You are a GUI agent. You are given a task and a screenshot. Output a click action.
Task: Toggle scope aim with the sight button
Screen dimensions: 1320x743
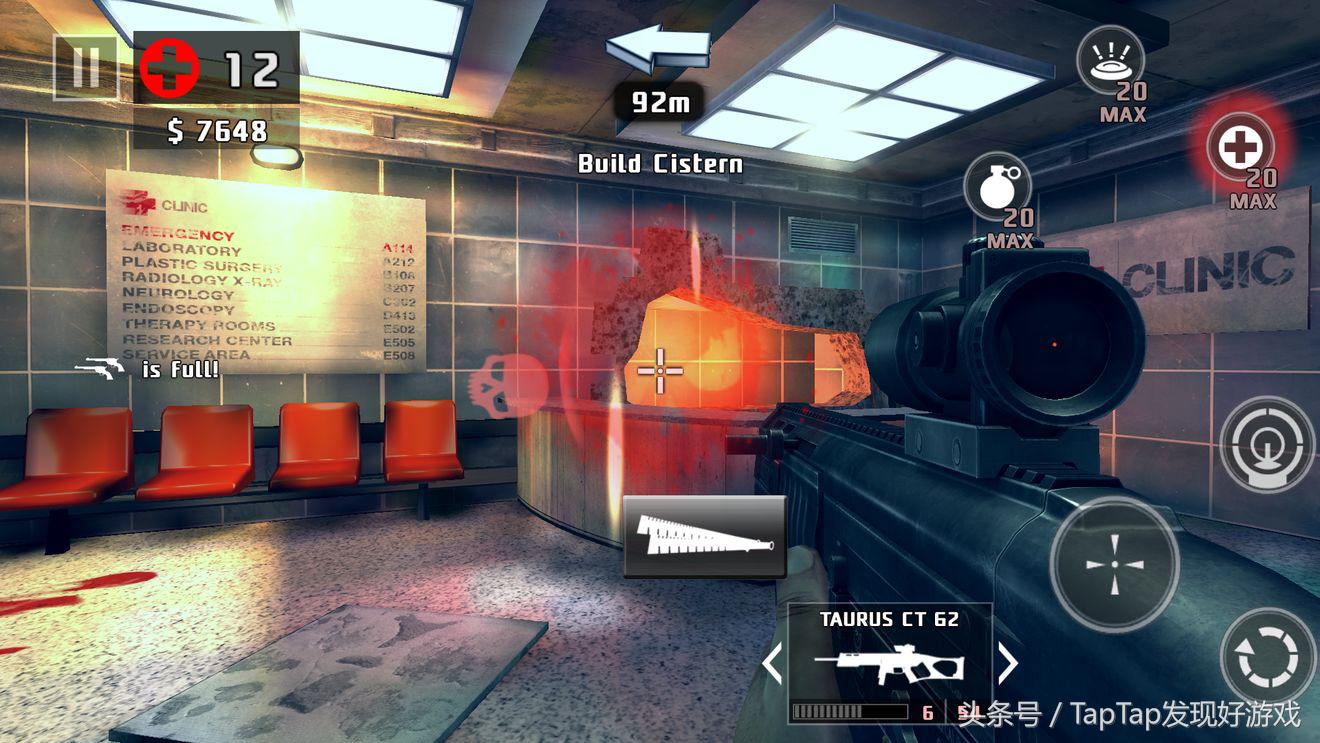pyautogui.click(x=1266, y=444)
